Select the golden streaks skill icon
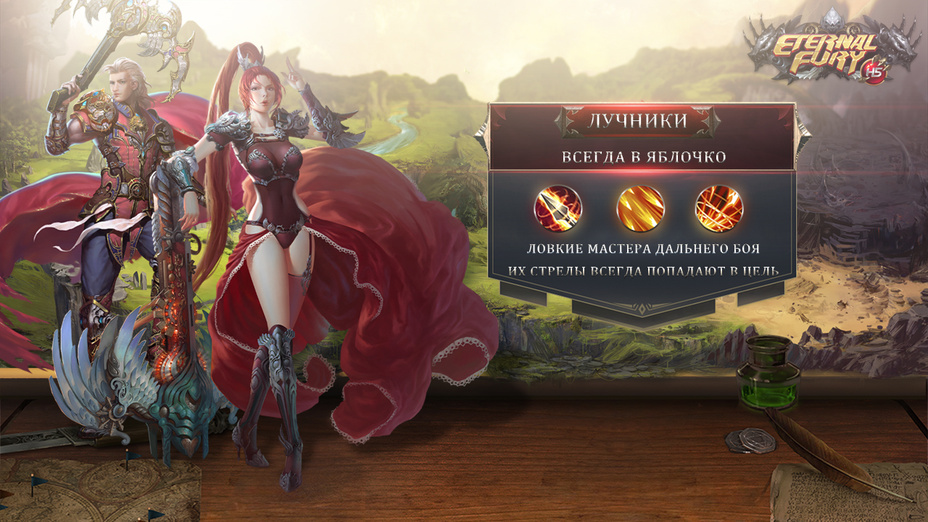This screenshot has width=928, height=522. tap(640, 209)
